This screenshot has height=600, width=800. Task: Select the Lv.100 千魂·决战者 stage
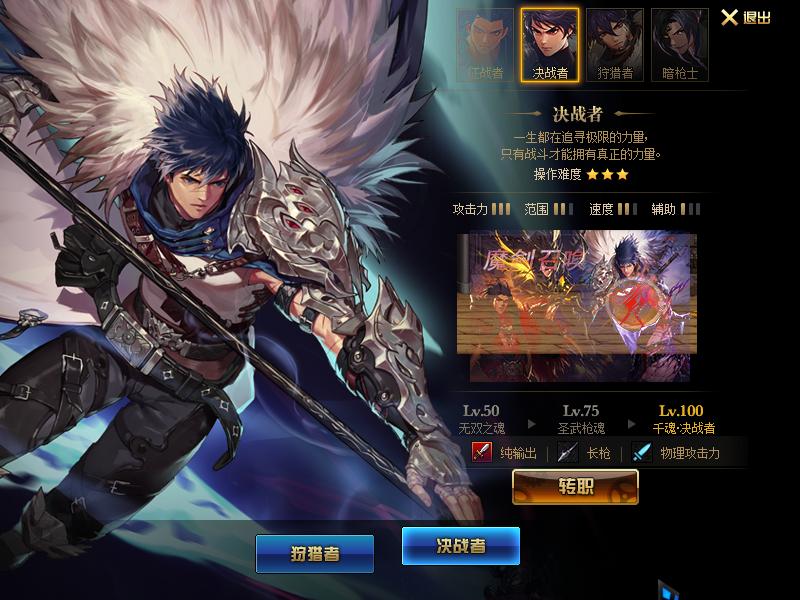coord(681,419)
